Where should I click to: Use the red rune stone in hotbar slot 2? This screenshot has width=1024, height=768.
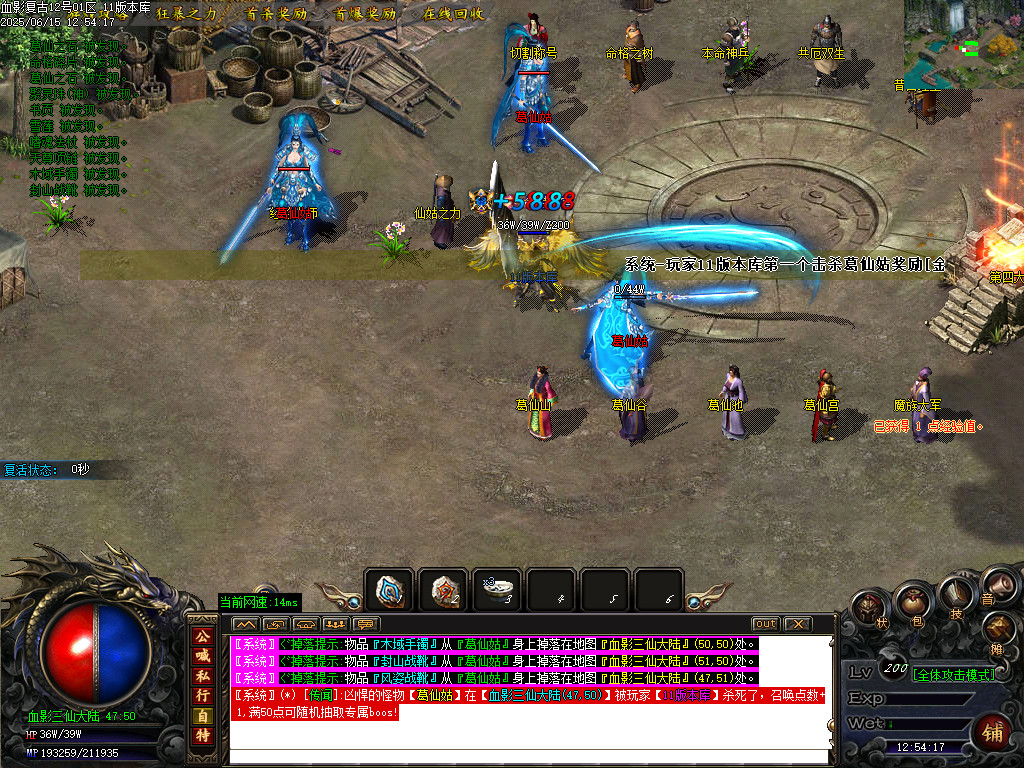pos(443,591)
